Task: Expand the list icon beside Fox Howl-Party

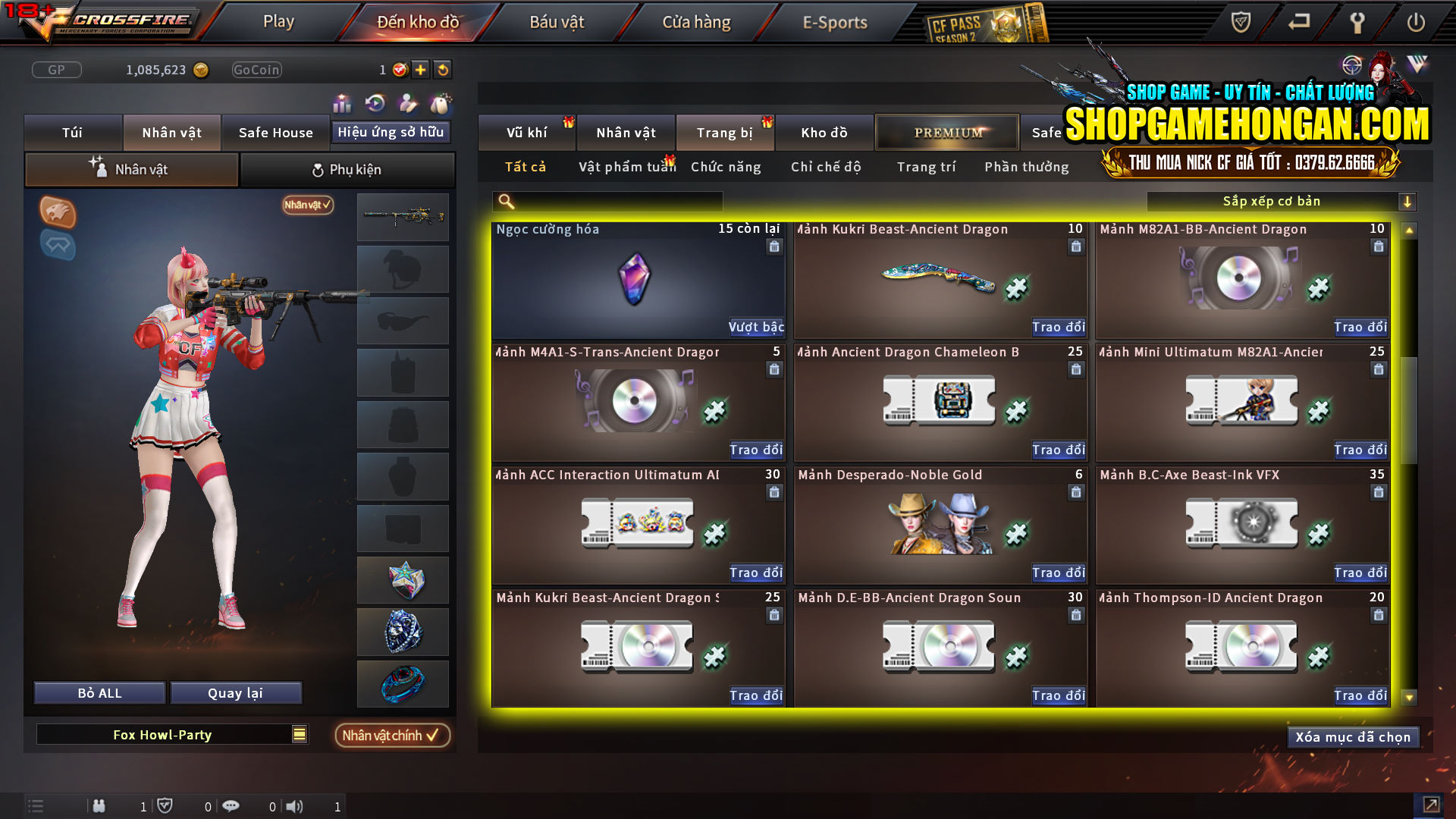Action: click(299, 734)
